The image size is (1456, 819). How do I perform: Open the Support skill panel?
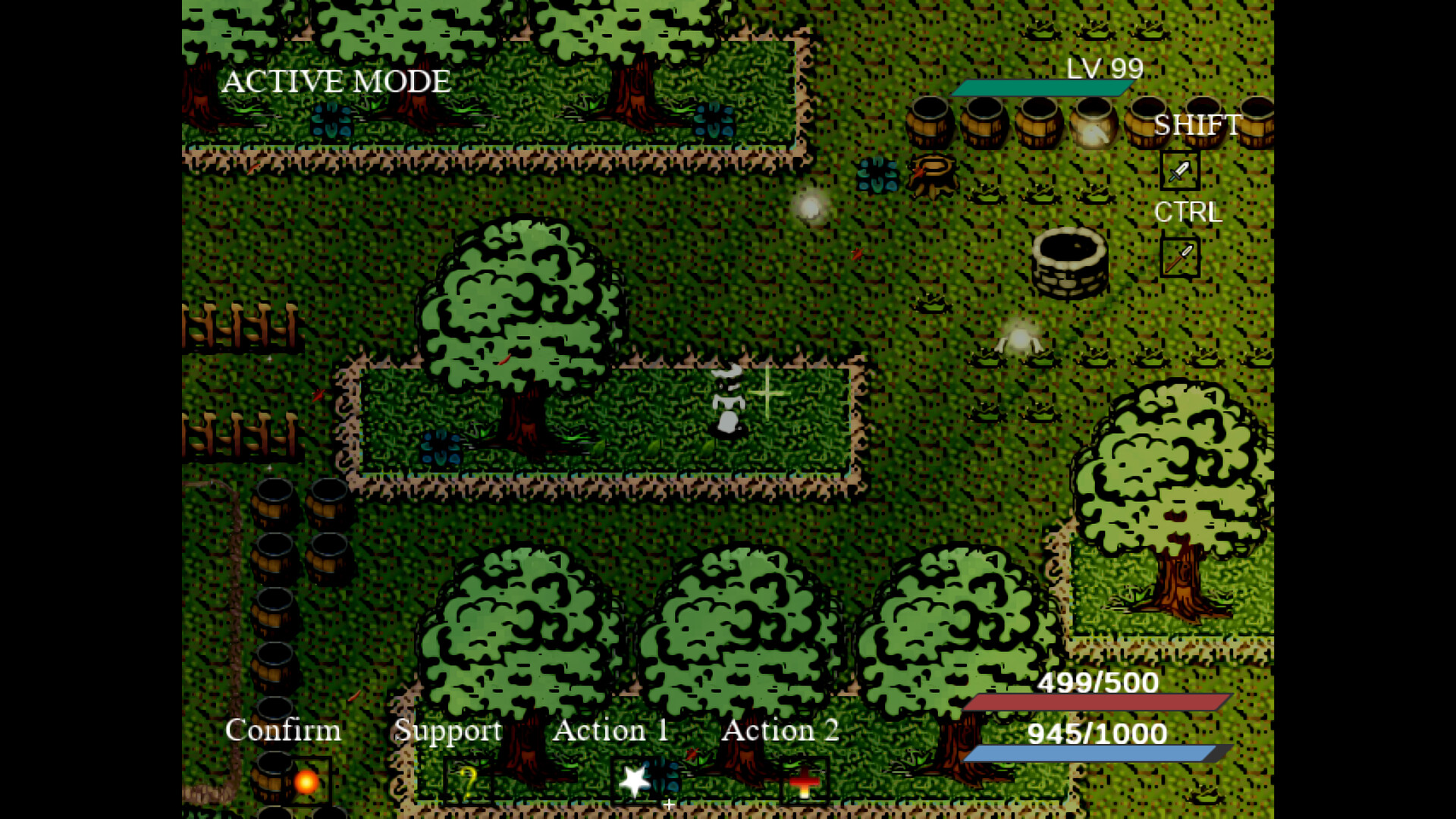447,730
